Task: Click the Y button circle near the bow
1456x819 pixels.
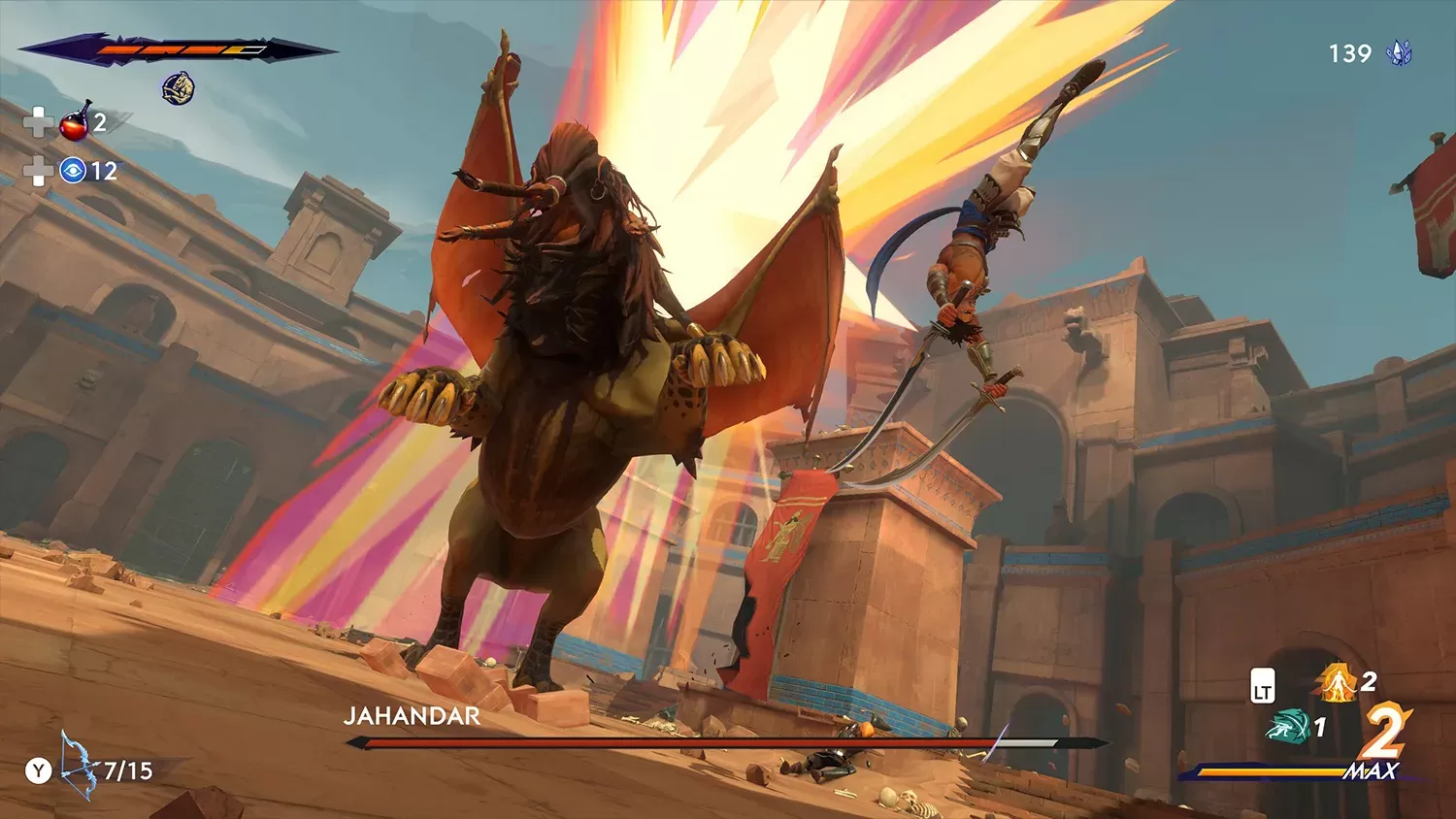Action: click(39, 770)
